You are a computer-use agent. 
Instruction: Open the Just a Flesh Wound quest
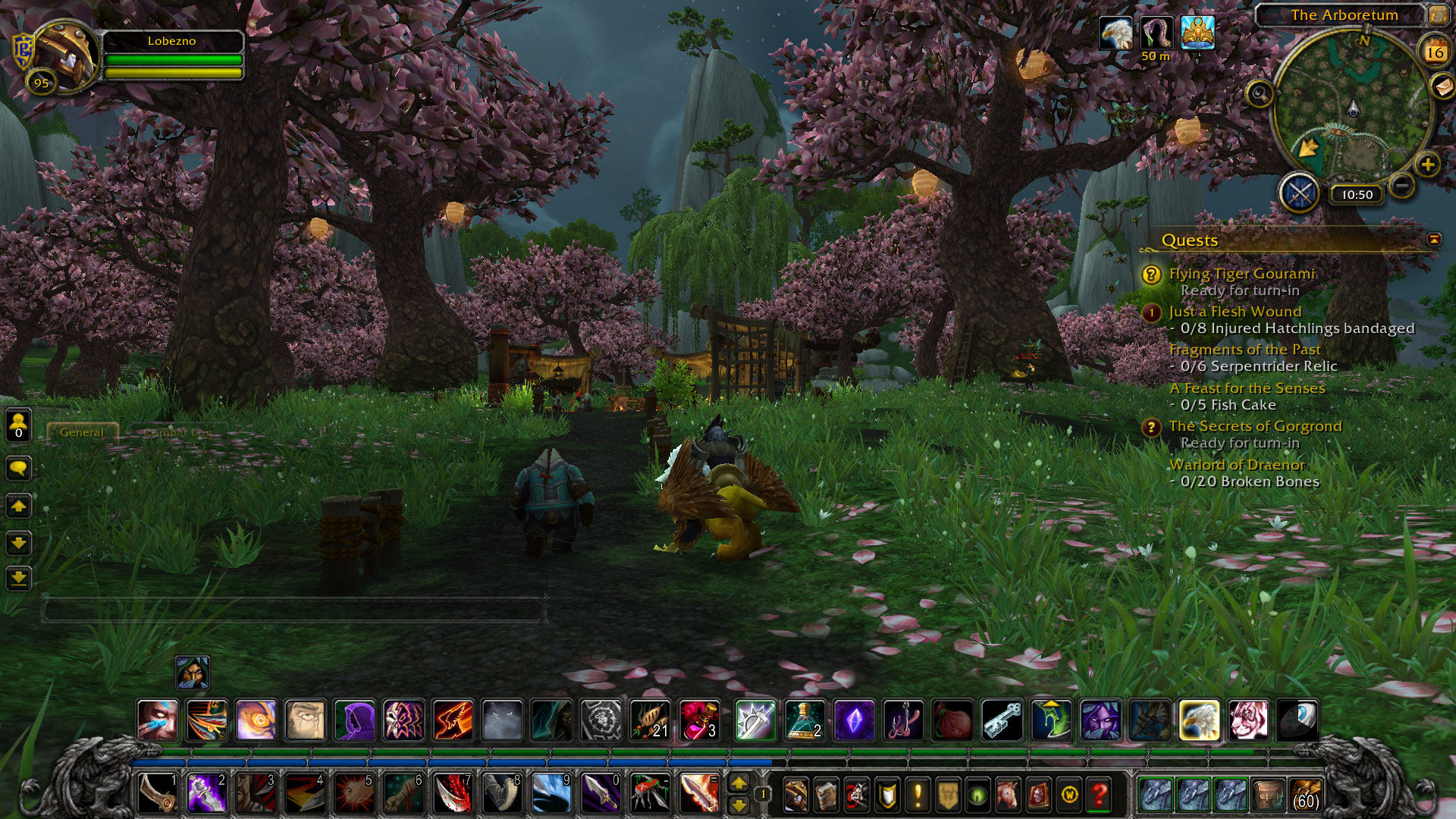[x=1235, y=312]
